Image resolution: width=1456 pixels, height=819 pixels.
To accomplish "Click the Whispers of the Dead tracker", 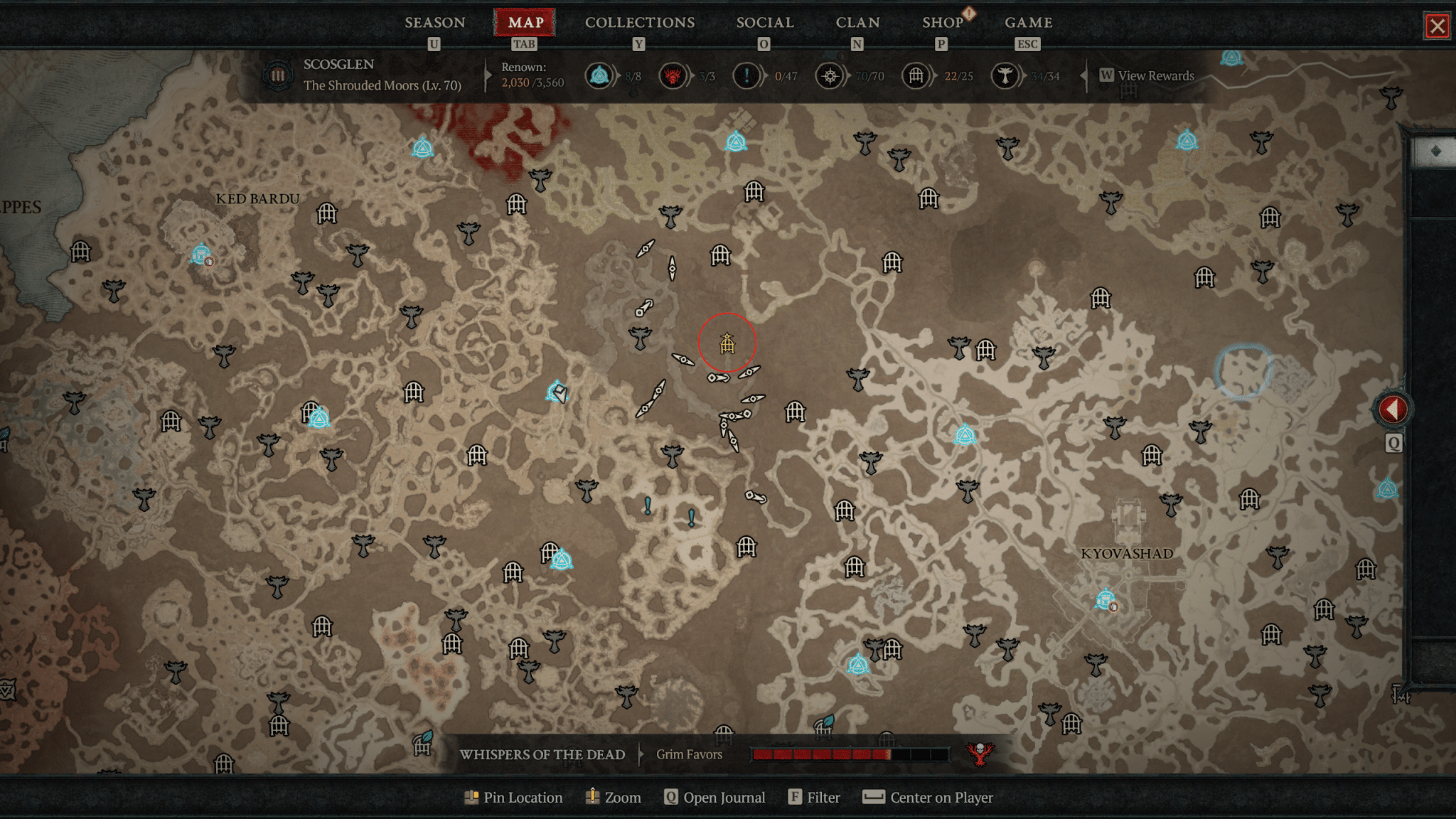I will pyautogui.click(x=542, y=754).
